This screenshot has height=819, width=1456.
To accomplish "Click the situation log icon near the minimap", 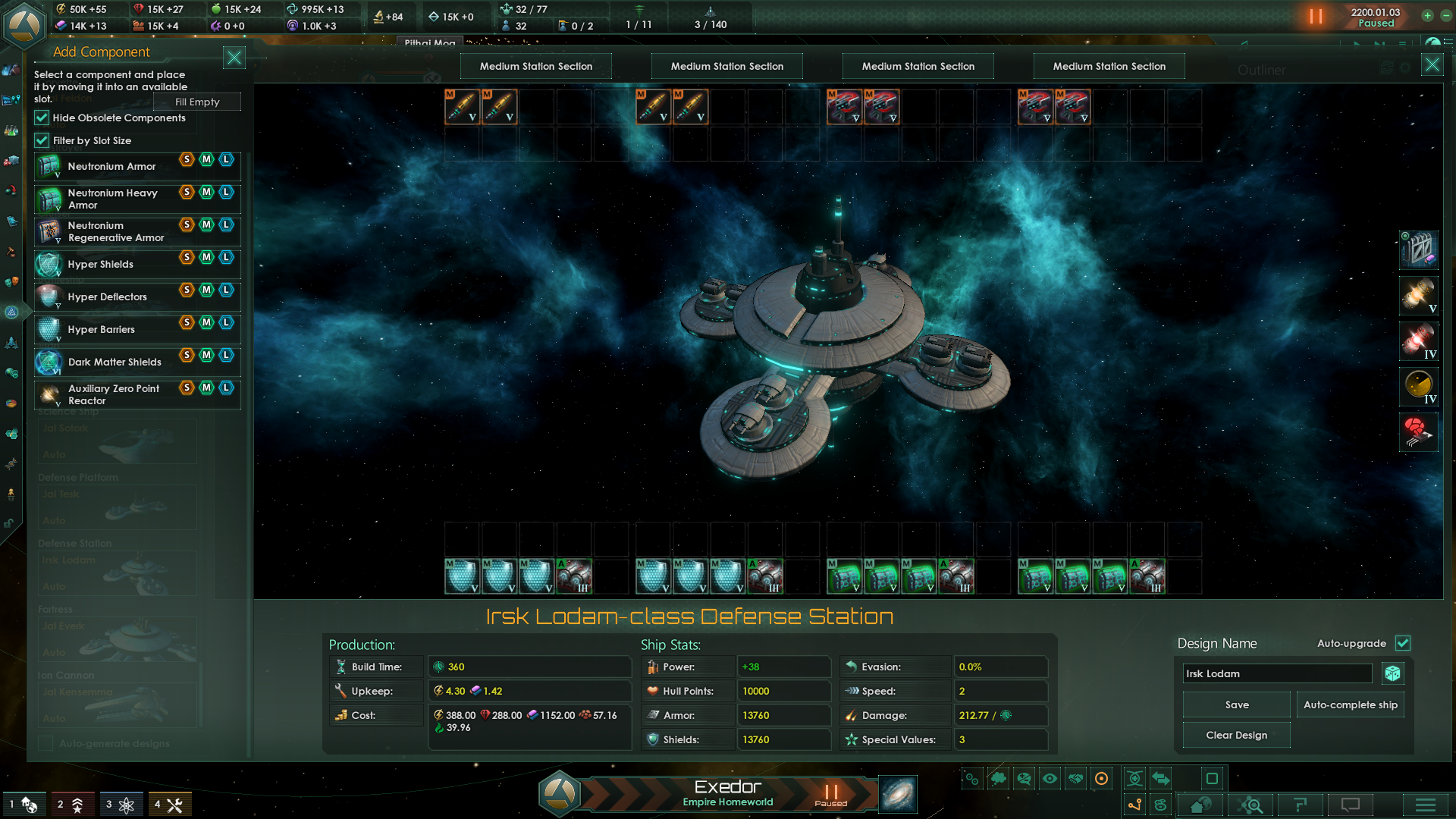I will (x=1301, y=805).
